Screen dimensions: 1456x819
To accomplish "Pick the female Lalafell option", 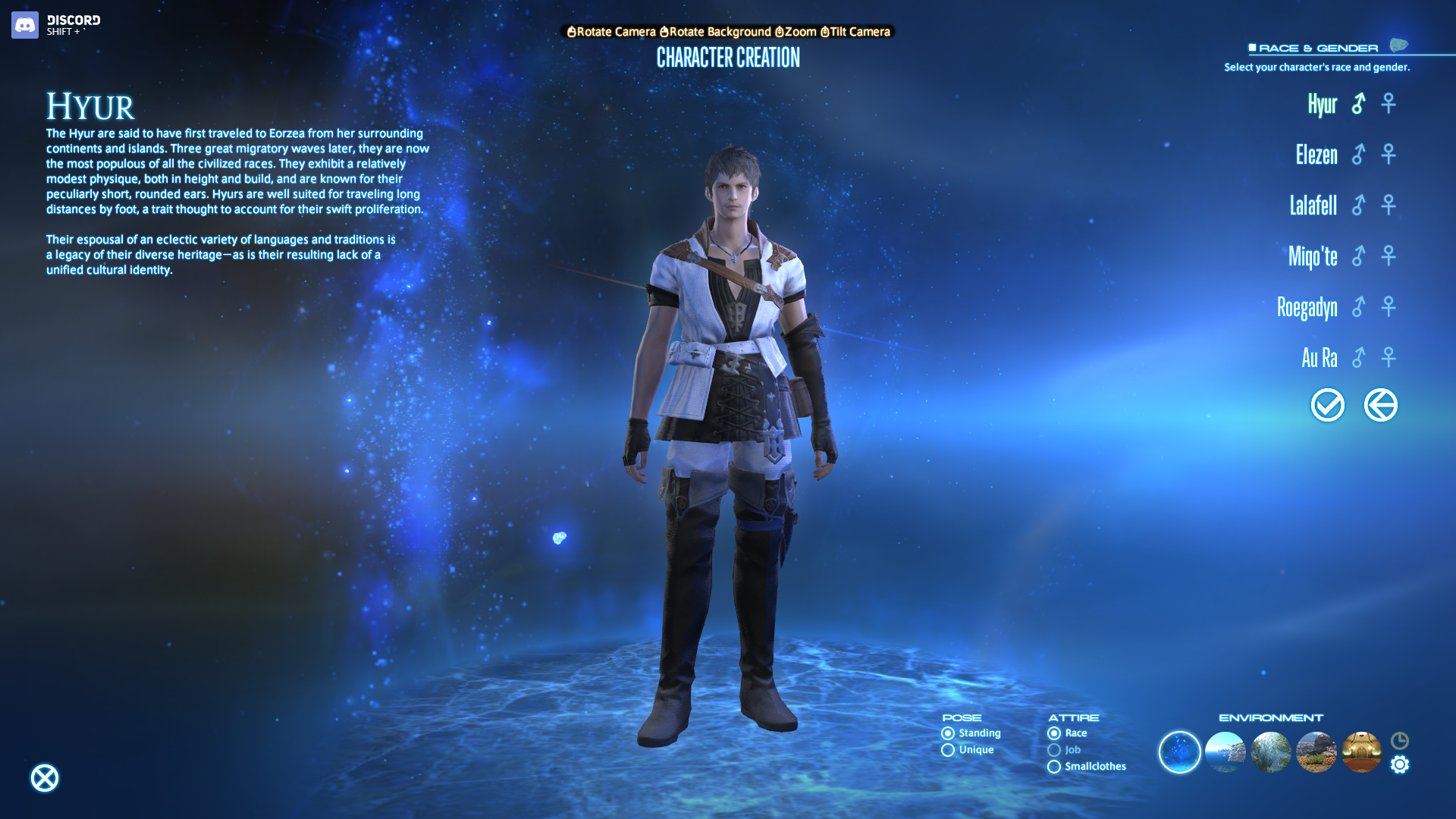I will (x=1389, y=205).
